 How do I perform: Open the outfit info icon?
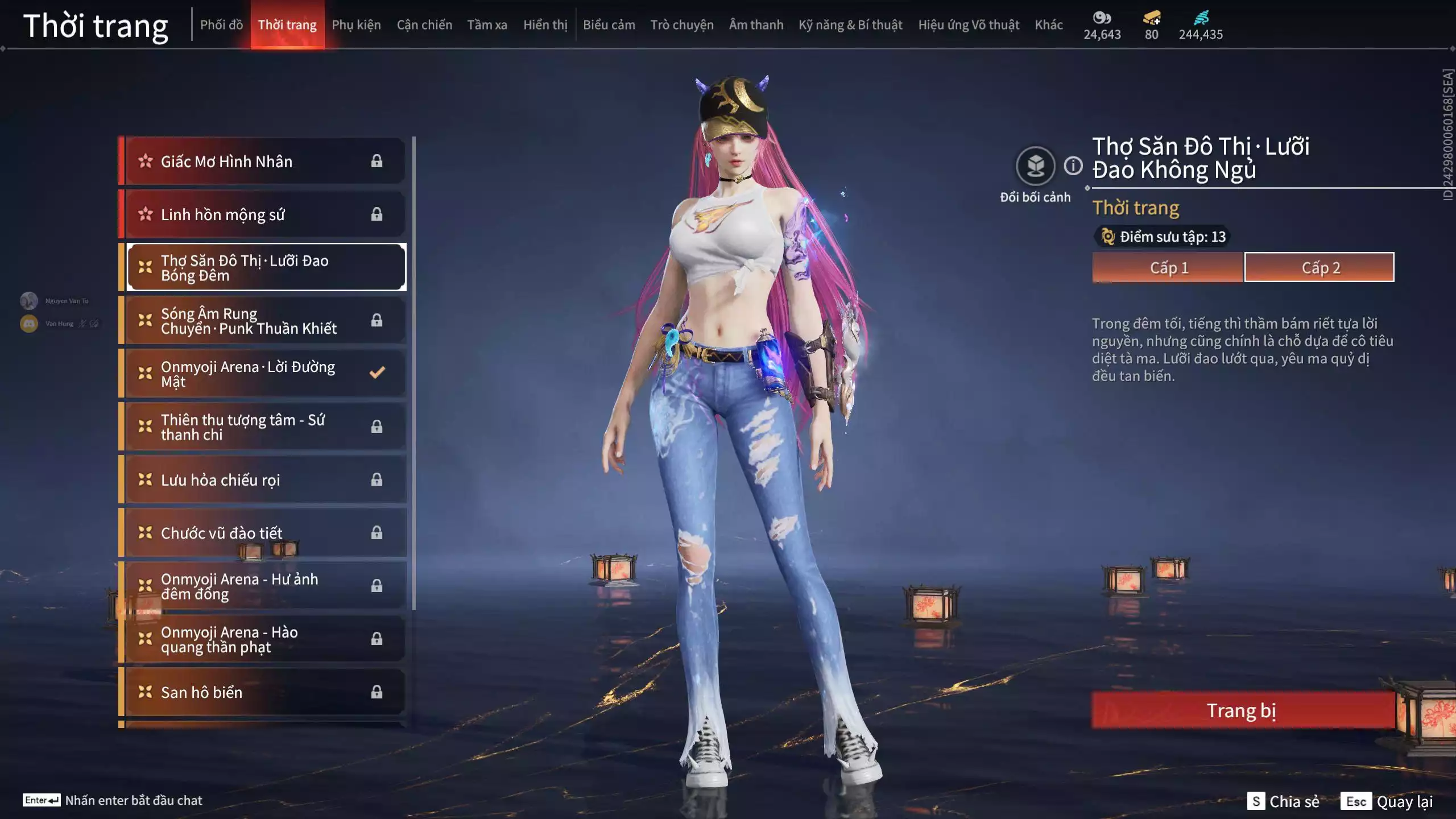[1073, 166]
